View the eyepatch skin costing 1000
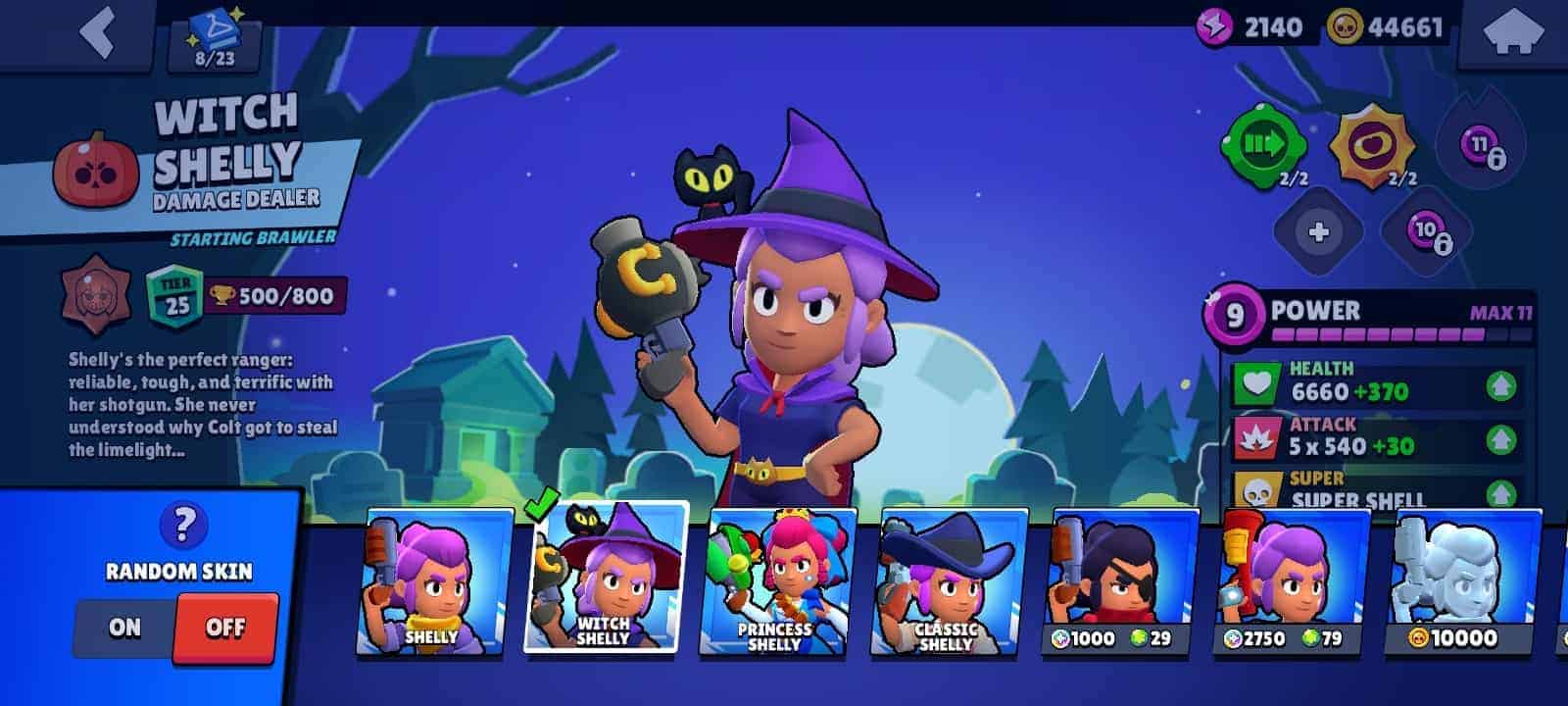Viewport: 1568px width, 706px height. 1117,580
